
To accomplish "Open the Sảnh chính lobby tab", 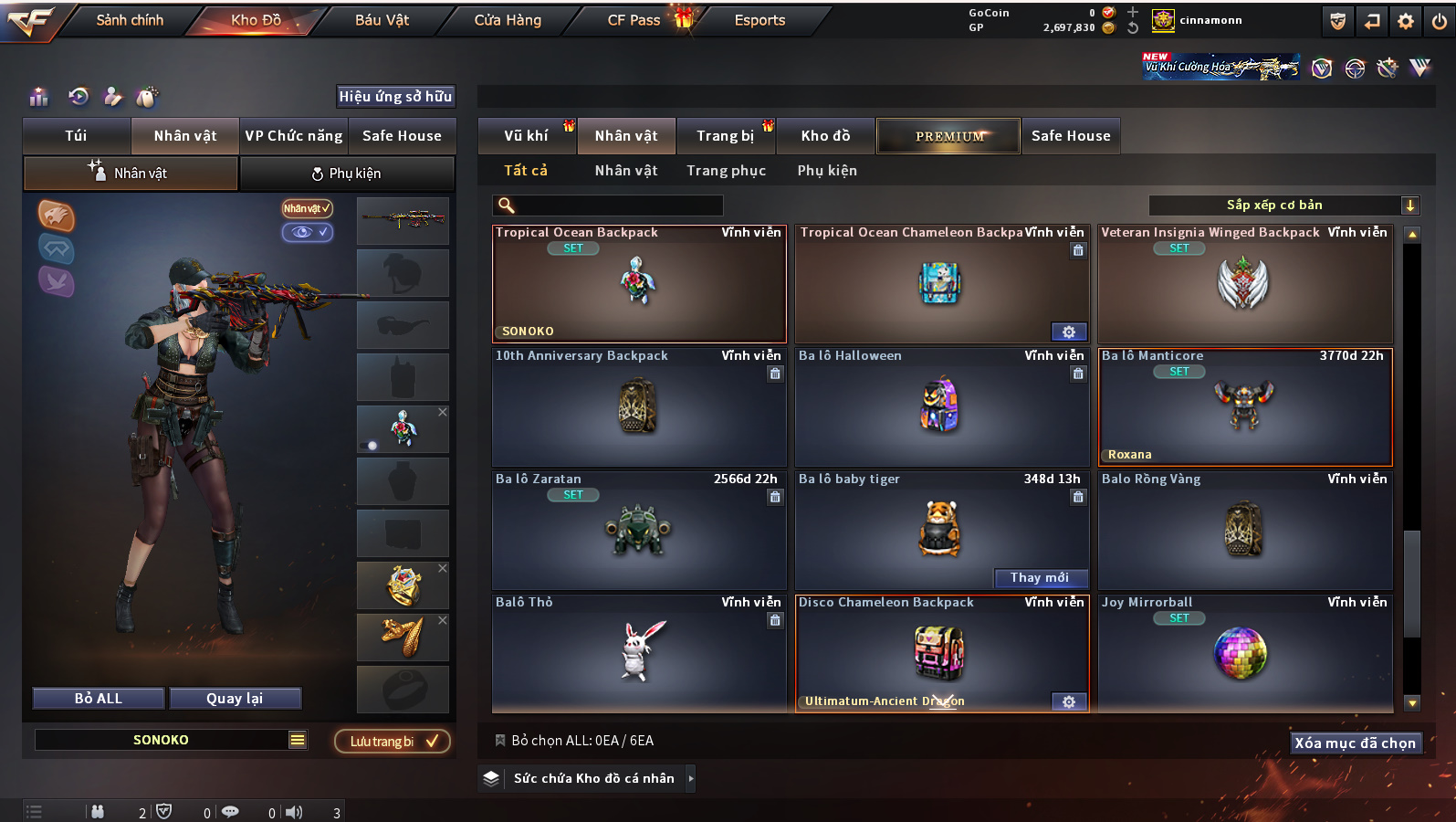I will pos(130,20).
